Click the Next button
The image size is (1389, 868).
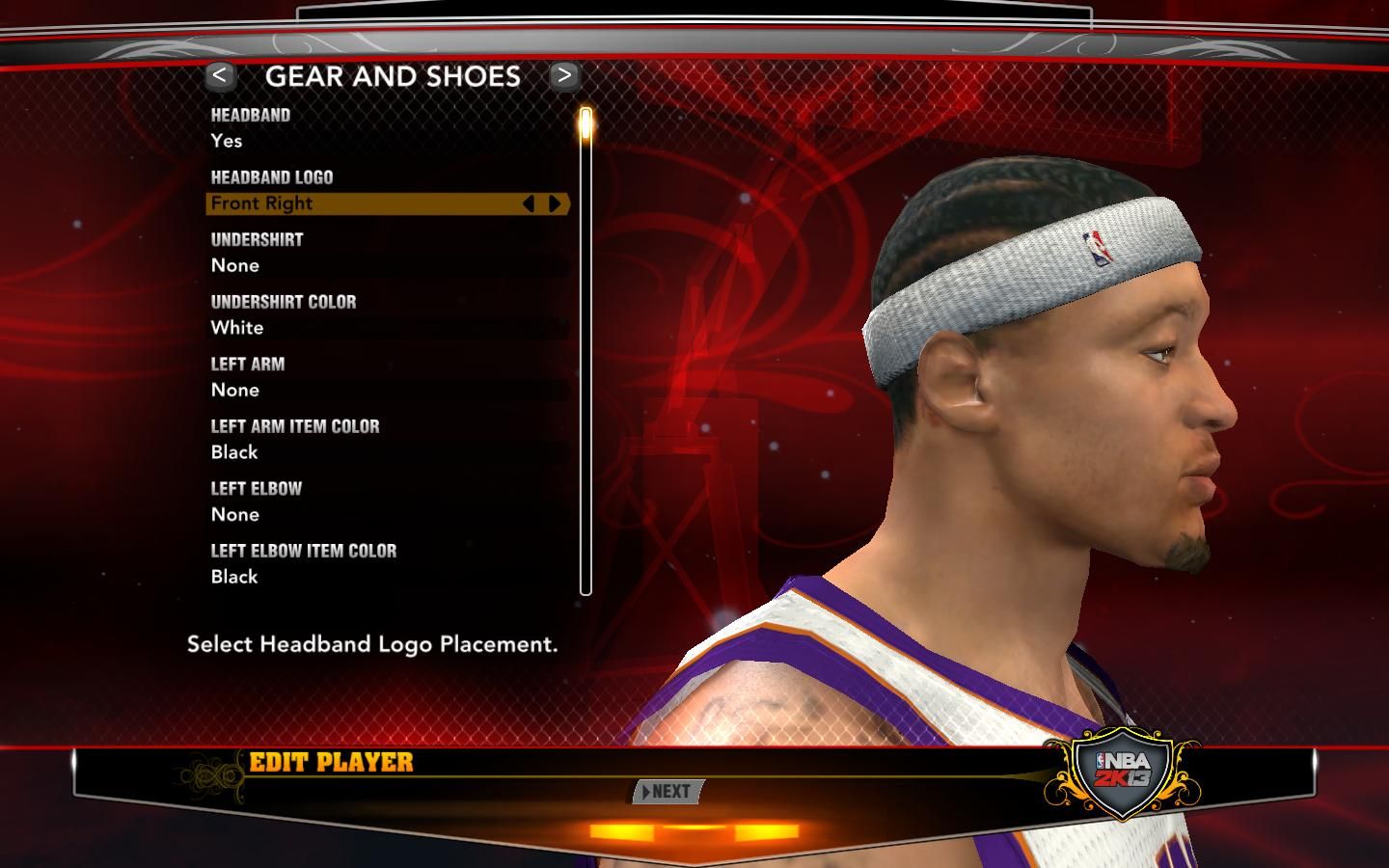[x=667, y=792]
